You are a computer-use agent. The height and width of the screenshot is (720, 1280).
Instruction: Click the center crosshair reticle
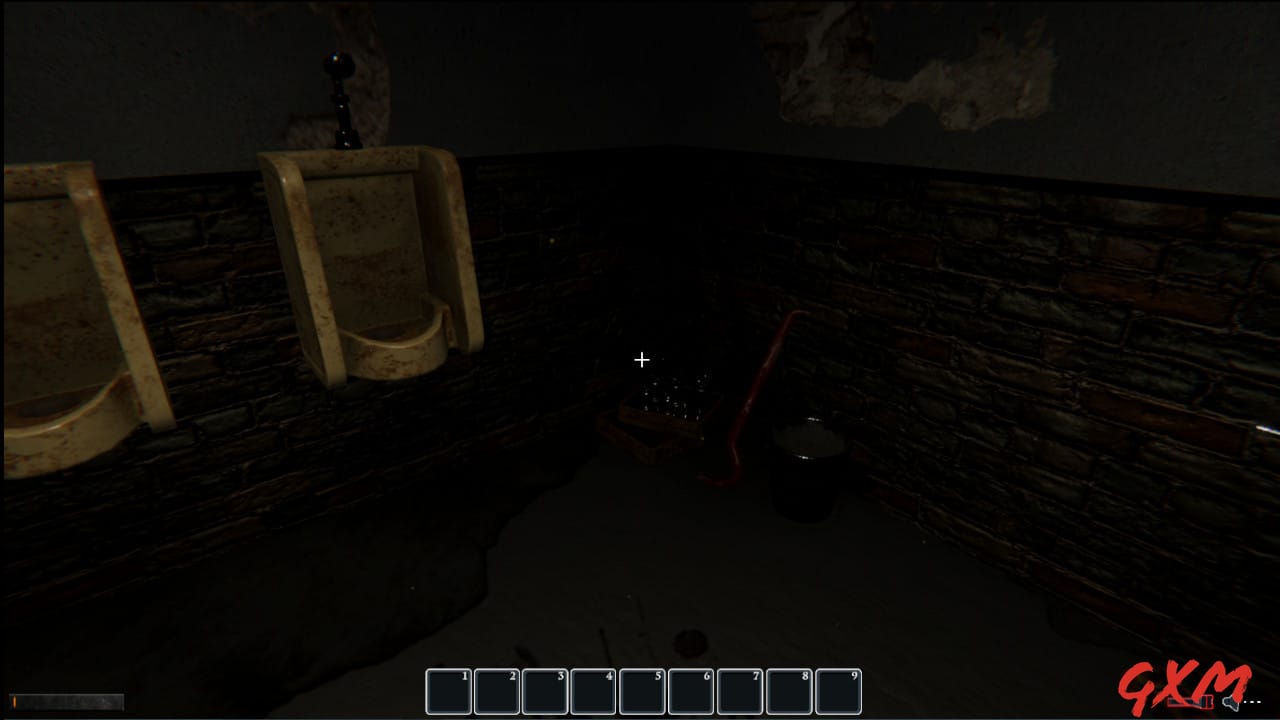tap(641, 359)
